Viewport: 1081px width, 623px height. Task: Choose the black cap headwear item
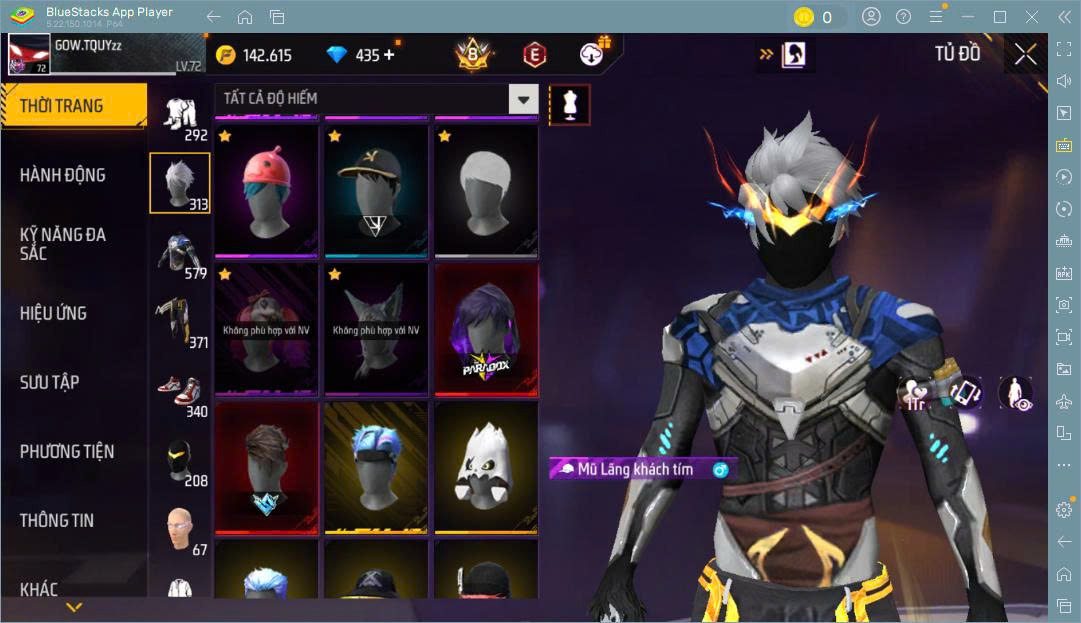[x=376, y=190]
